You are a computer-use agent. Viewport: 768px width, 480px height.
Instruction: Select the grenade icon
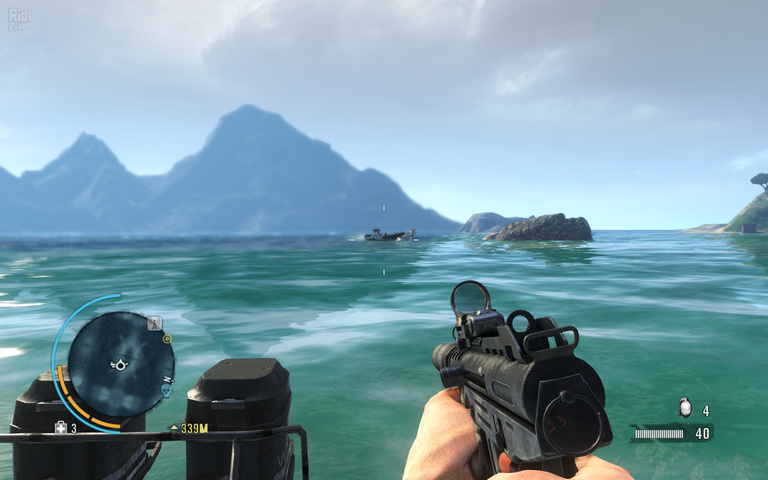(x=684, y=407)
